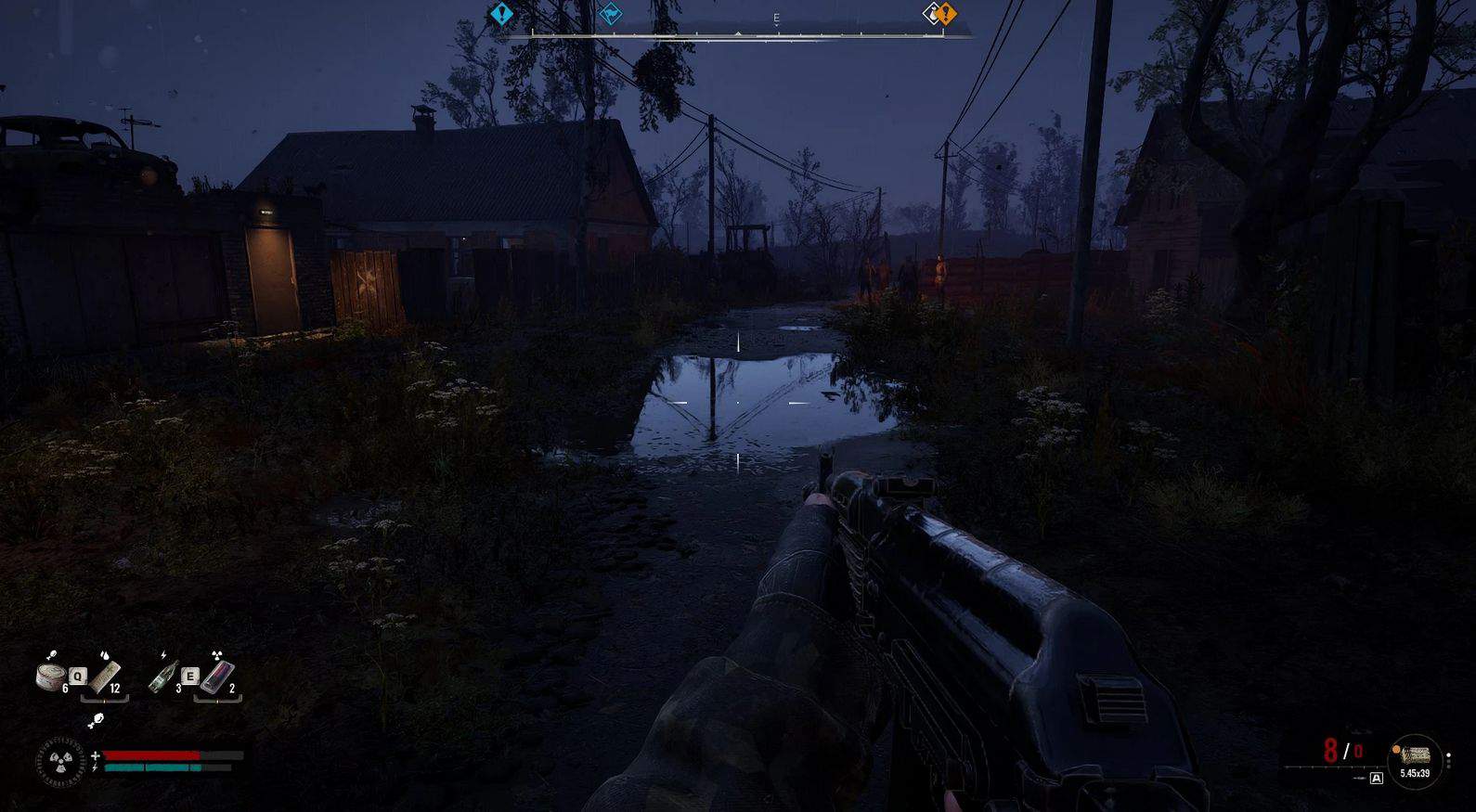Use the bread loaf quick slot item
This screenshot has height=812, width=1476.
click(x=105, y=675)
